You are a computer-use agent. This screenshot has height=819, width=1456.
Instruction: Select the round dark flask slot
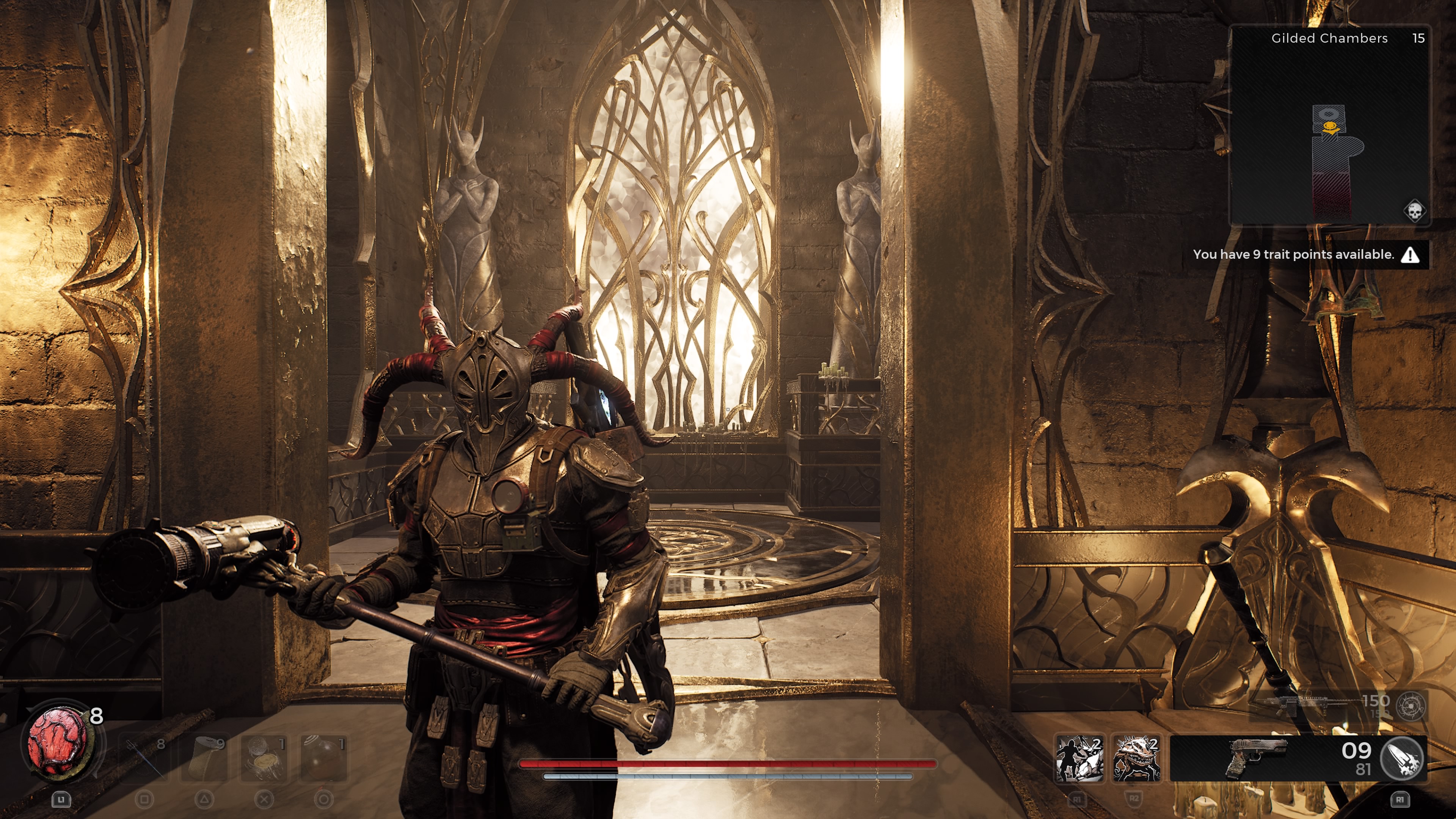coord(323,758)
